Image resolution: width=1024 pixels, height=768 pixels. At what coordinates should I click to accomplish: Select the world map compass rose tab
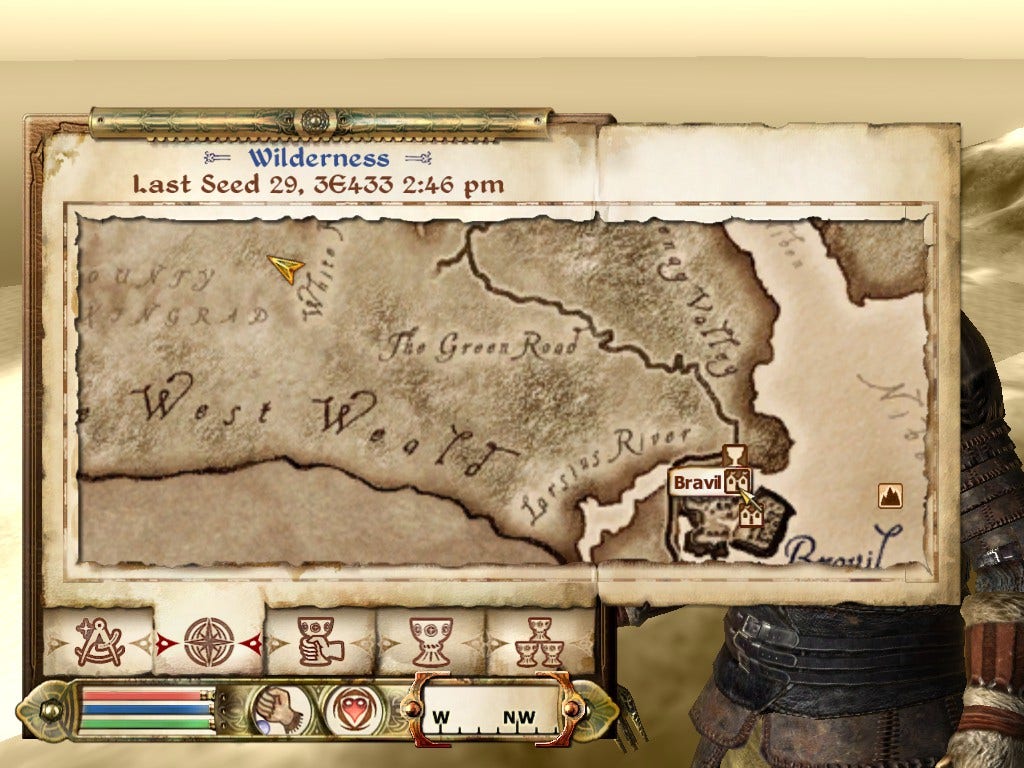click(209, 642)
